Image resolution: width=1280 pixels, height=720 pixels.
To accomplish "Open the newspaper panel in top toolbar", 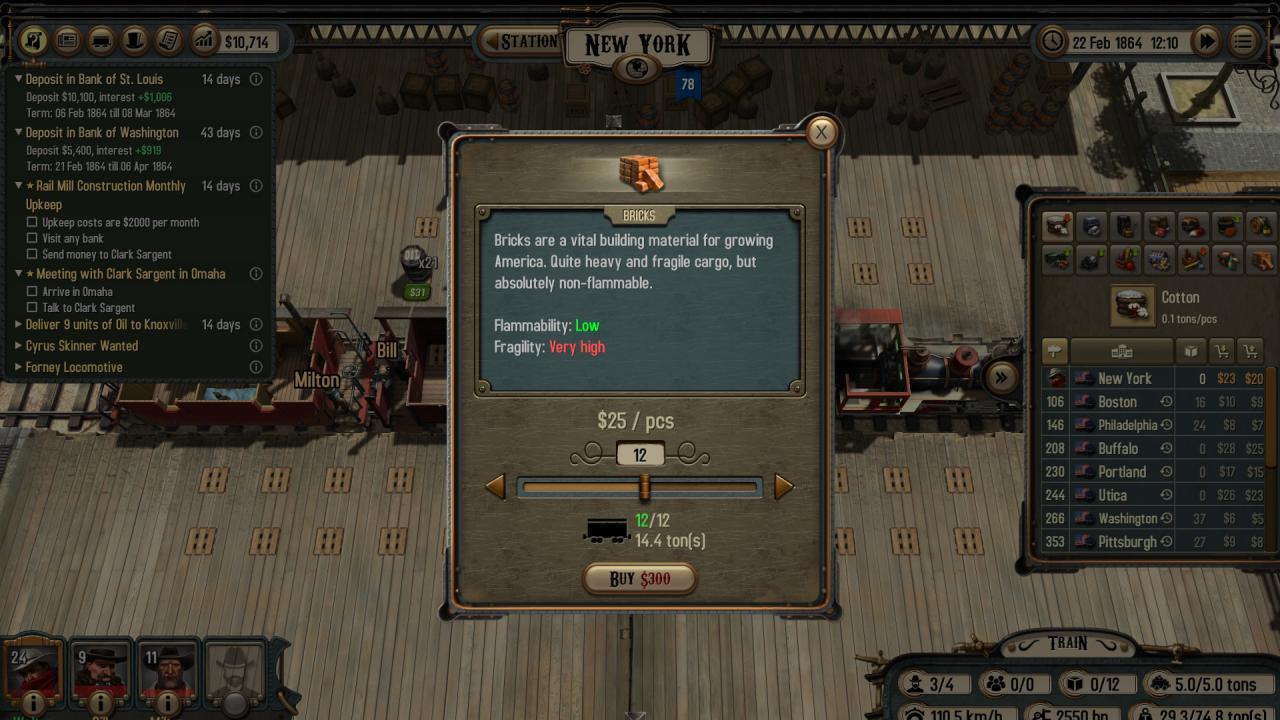I will tap(66, 41).
